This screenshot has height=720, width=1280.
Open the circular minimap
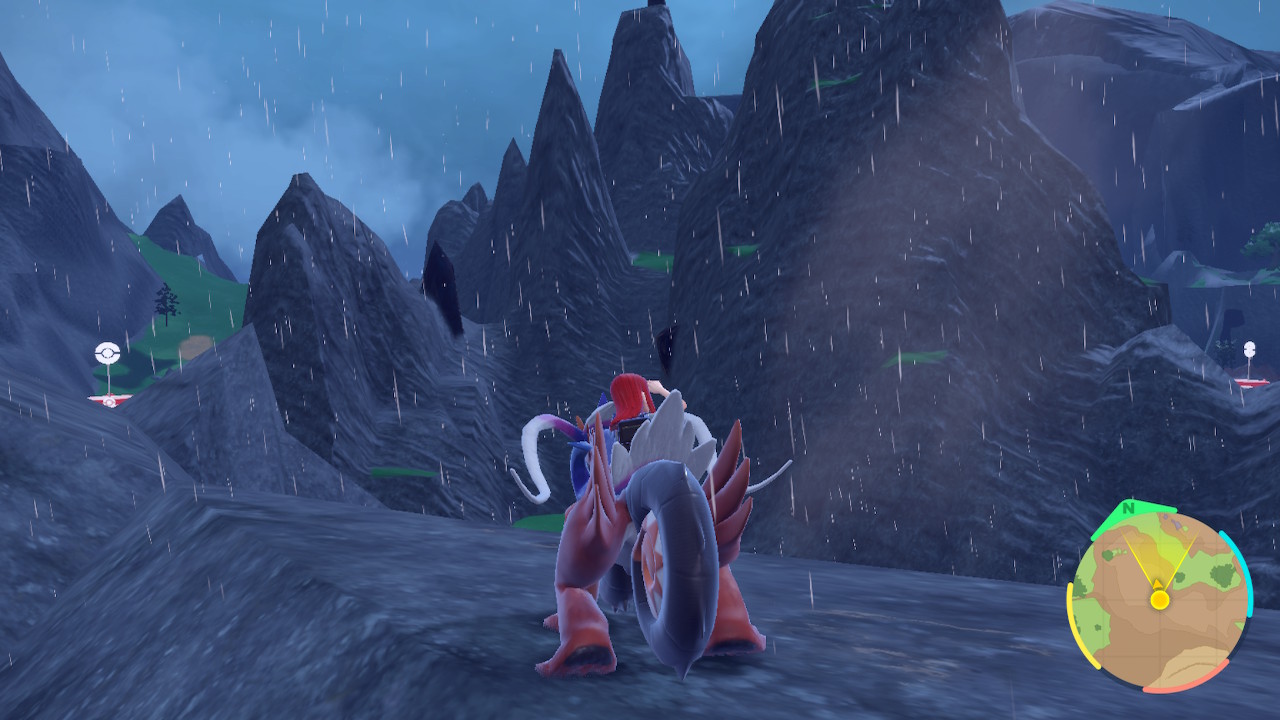point(1159,600)
